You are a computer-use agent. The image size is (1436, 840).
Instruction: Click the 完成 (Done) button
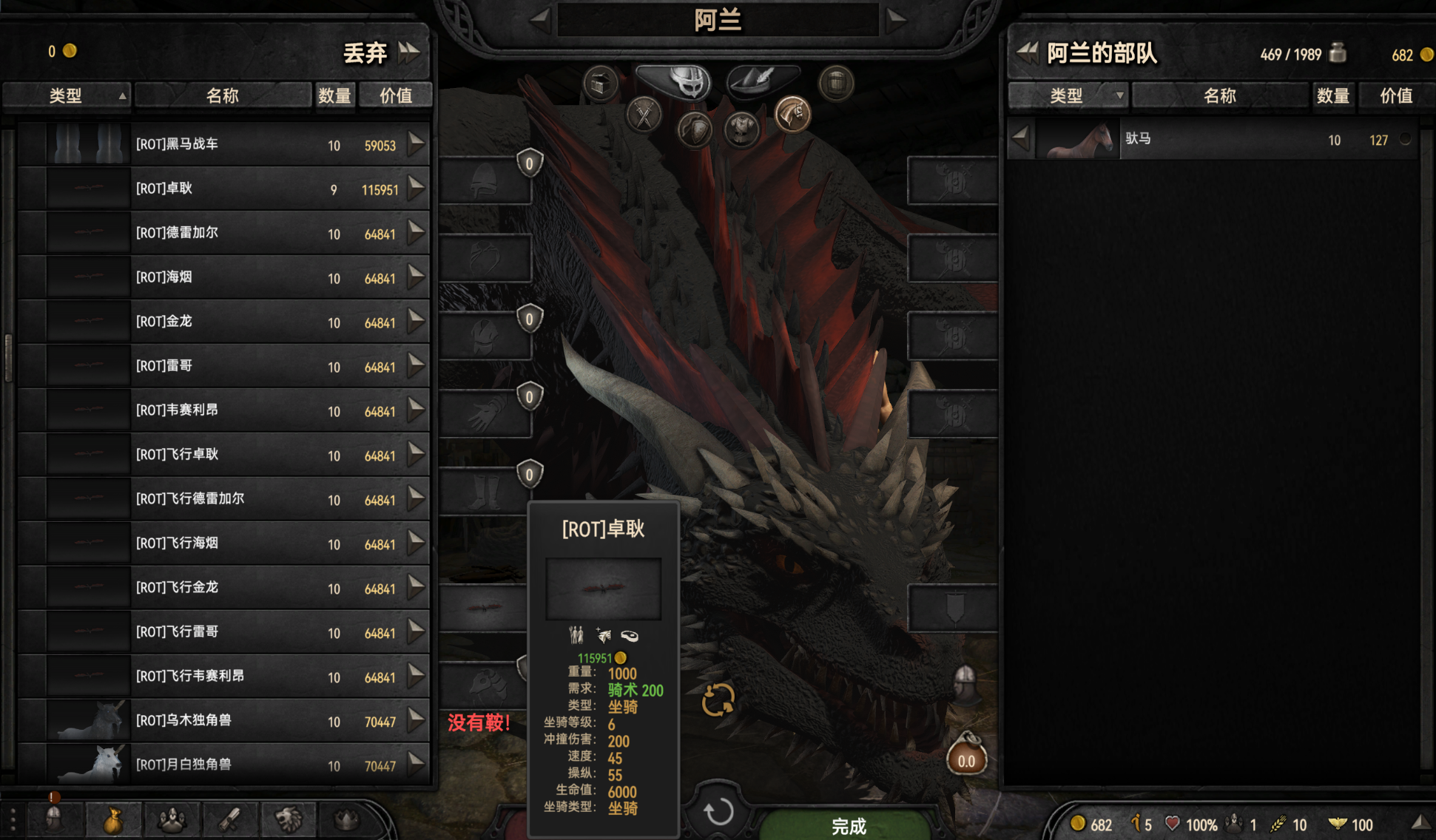coord(848,825)
